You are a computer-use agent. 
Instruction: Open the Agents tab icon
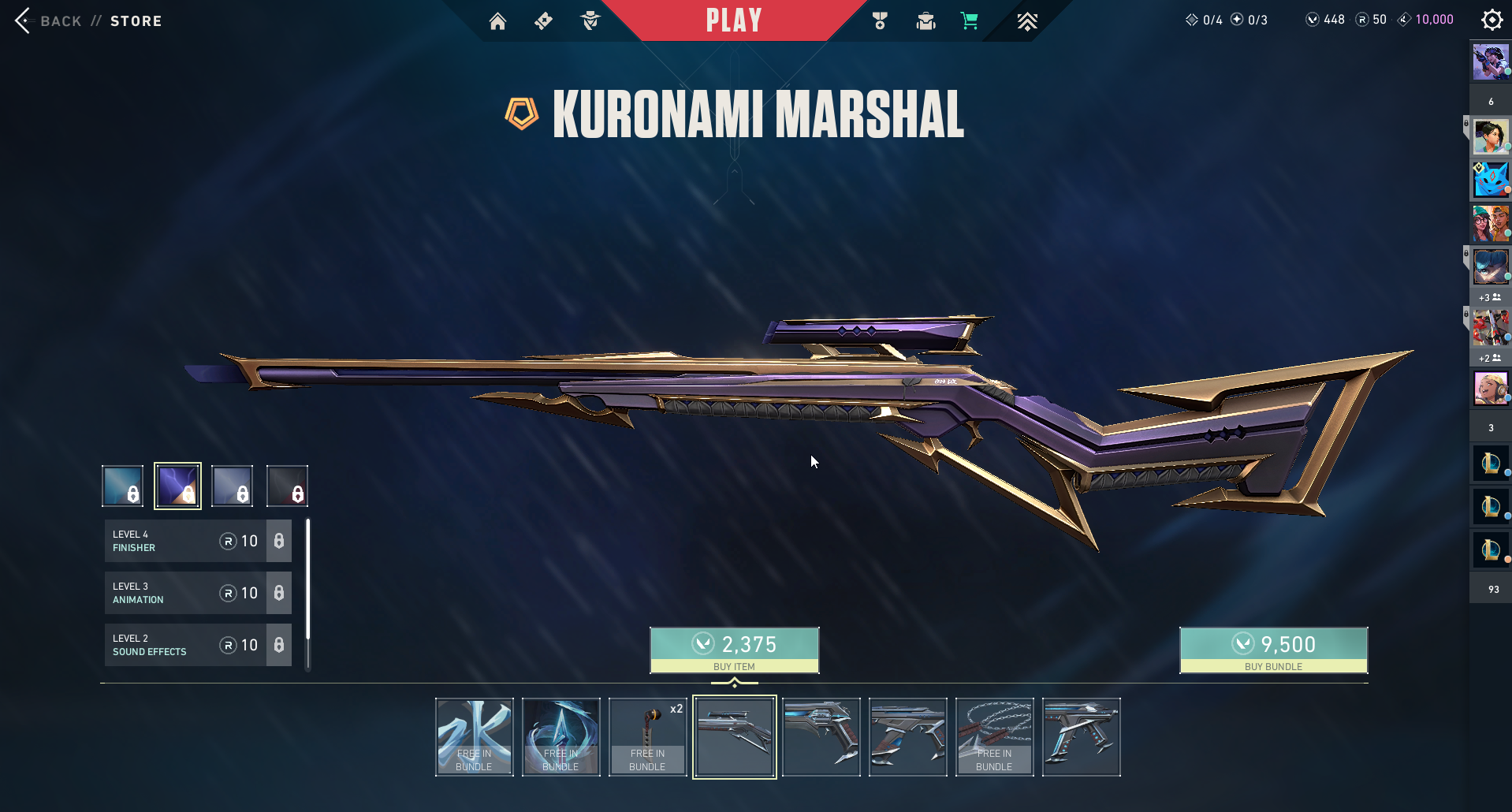coord(590,21)
